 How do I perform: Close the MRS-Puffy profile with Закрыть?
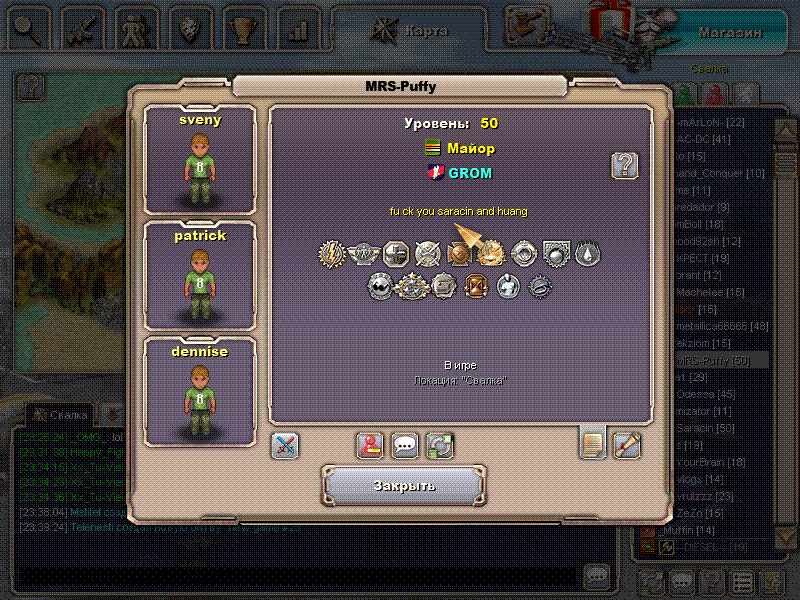pyautogui.click(x=404, y=486)
